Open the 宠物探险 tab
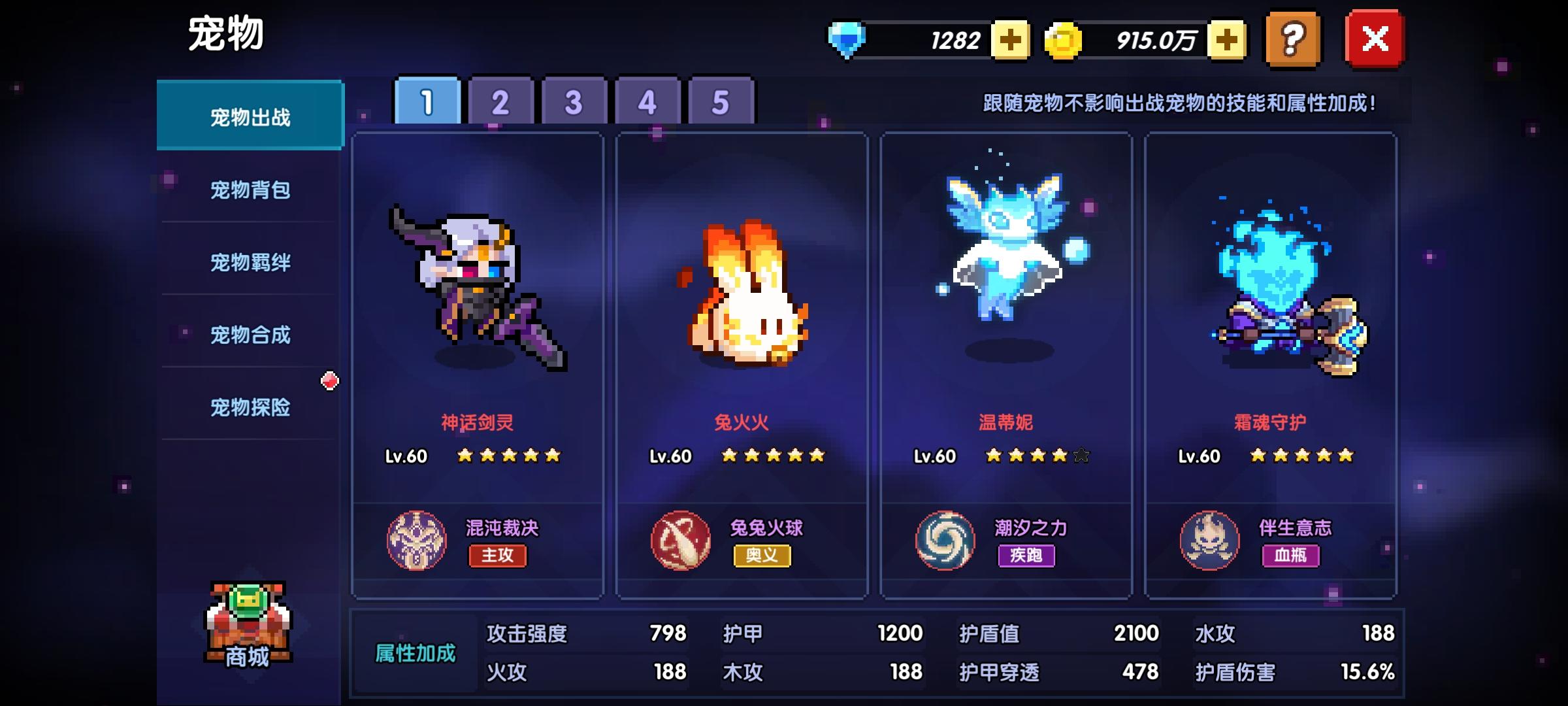 250,407
